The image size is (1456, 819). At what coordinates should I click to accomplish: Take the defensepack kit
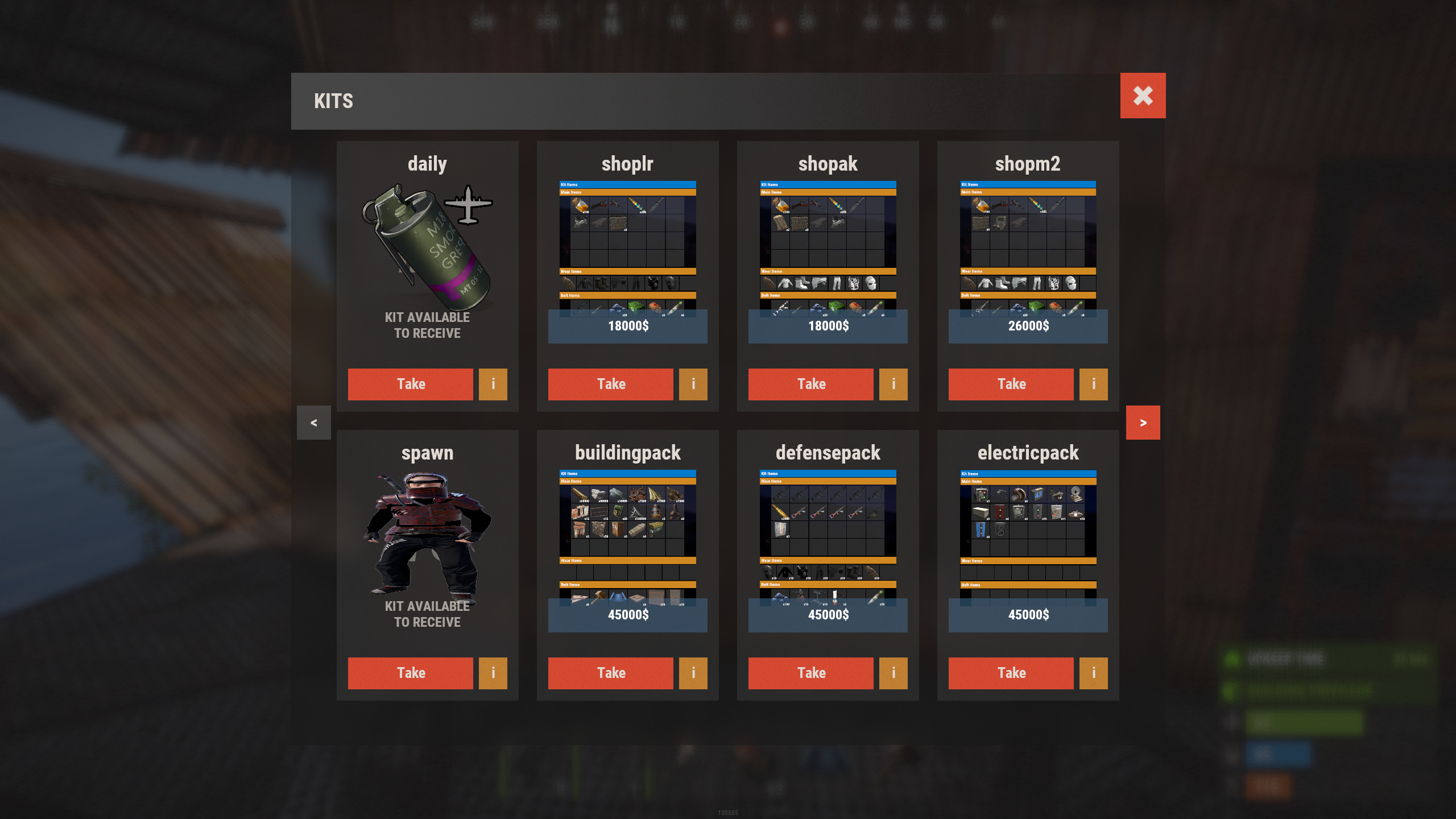[x=810, y=673]
